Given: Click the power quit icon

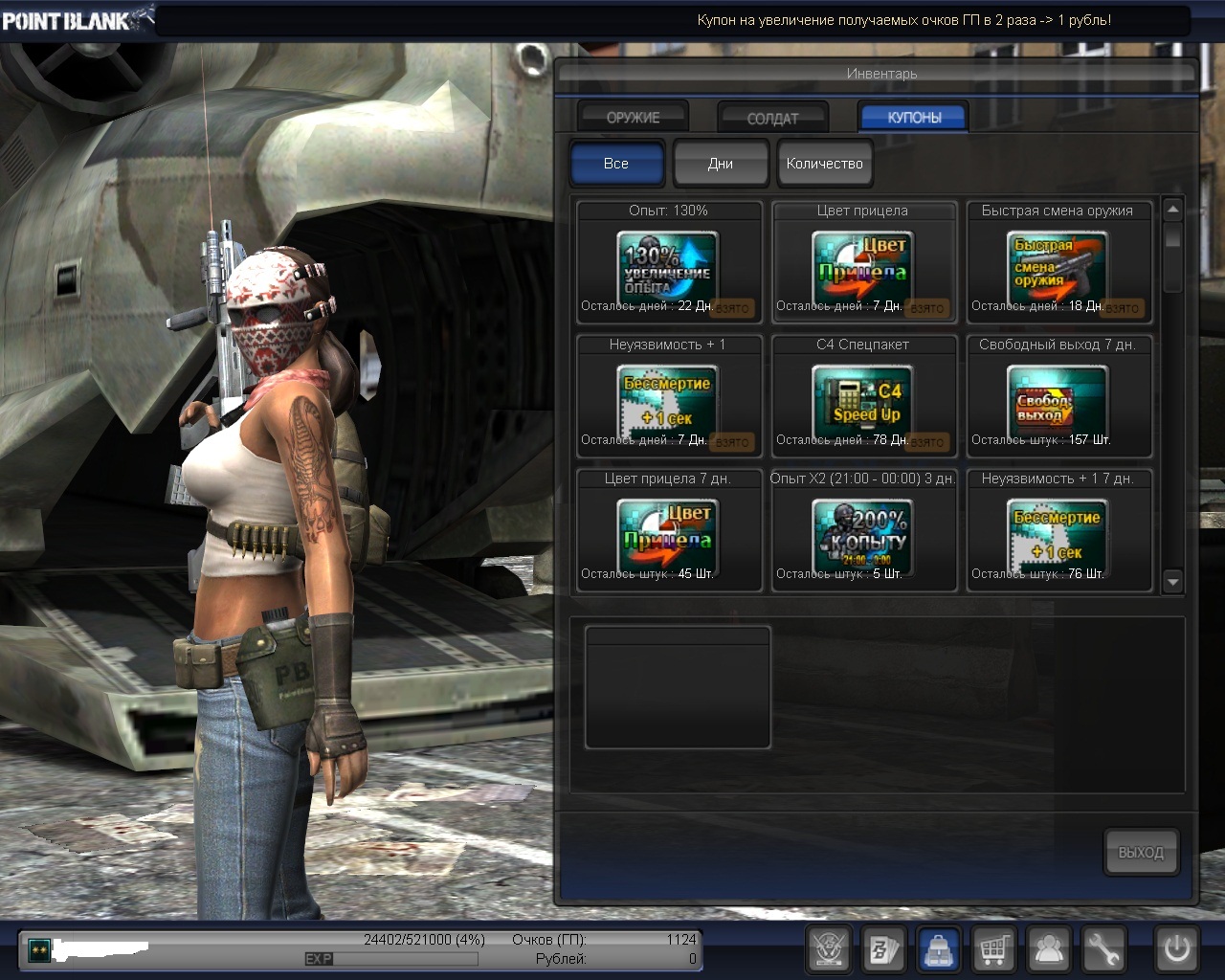Looking at the screenshot, I should coord(1176,949).
